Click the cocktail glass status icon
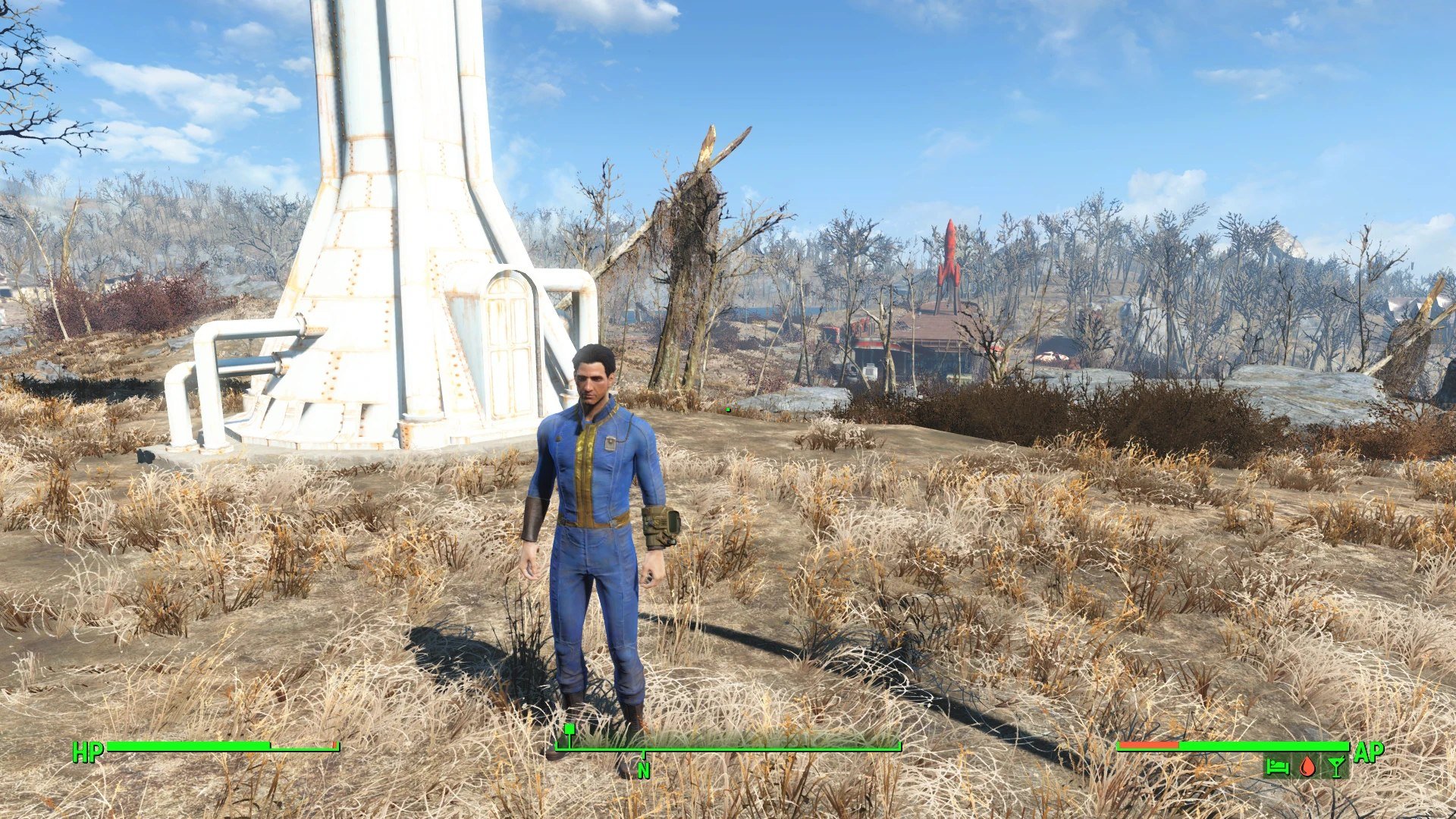Image resolution: width=1456 pixels, height=819 pixels. (x=1336, y=767)
